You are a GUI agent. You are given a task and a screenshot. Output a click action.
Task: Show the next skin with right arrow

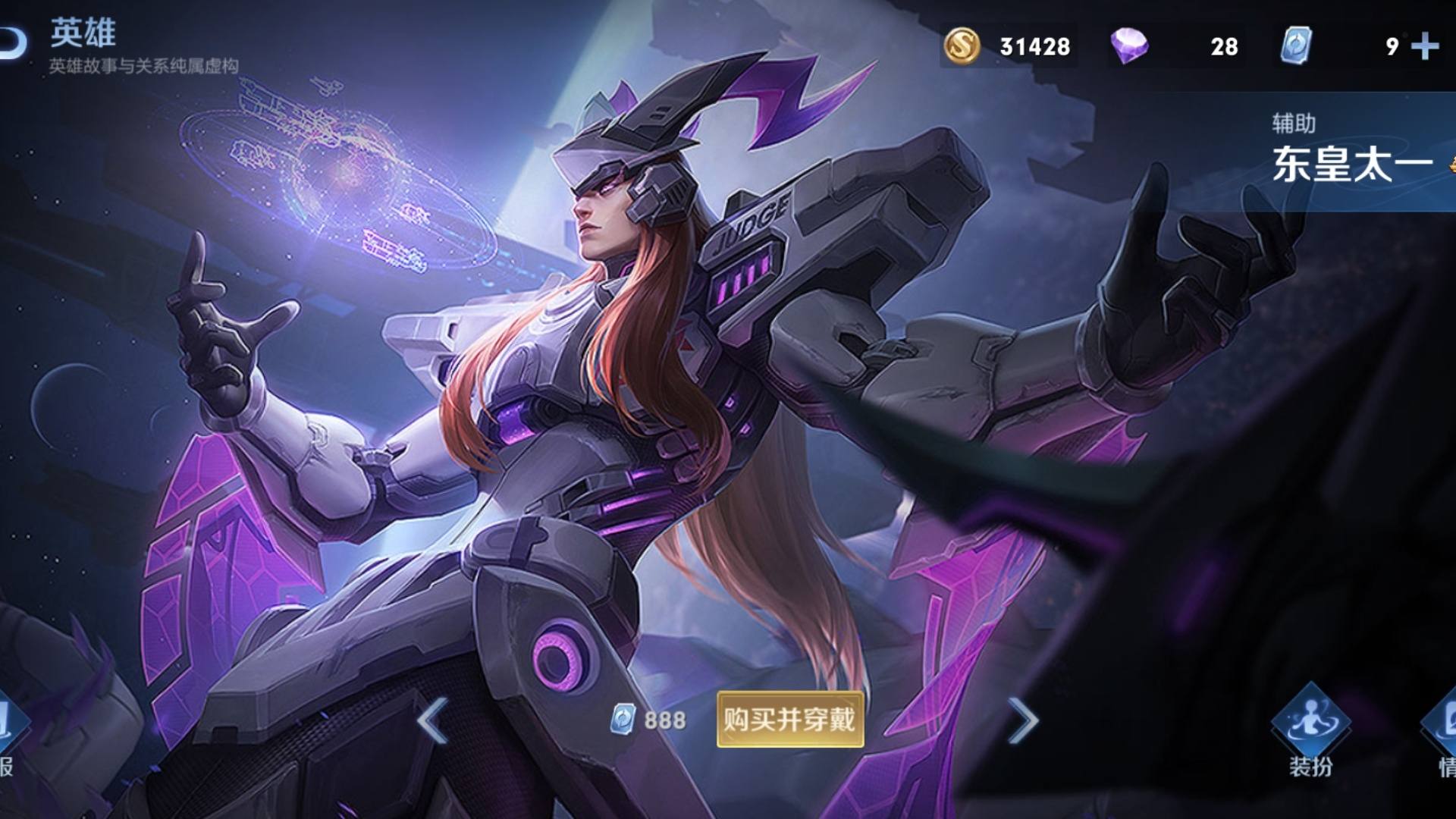click(1022, 720)
